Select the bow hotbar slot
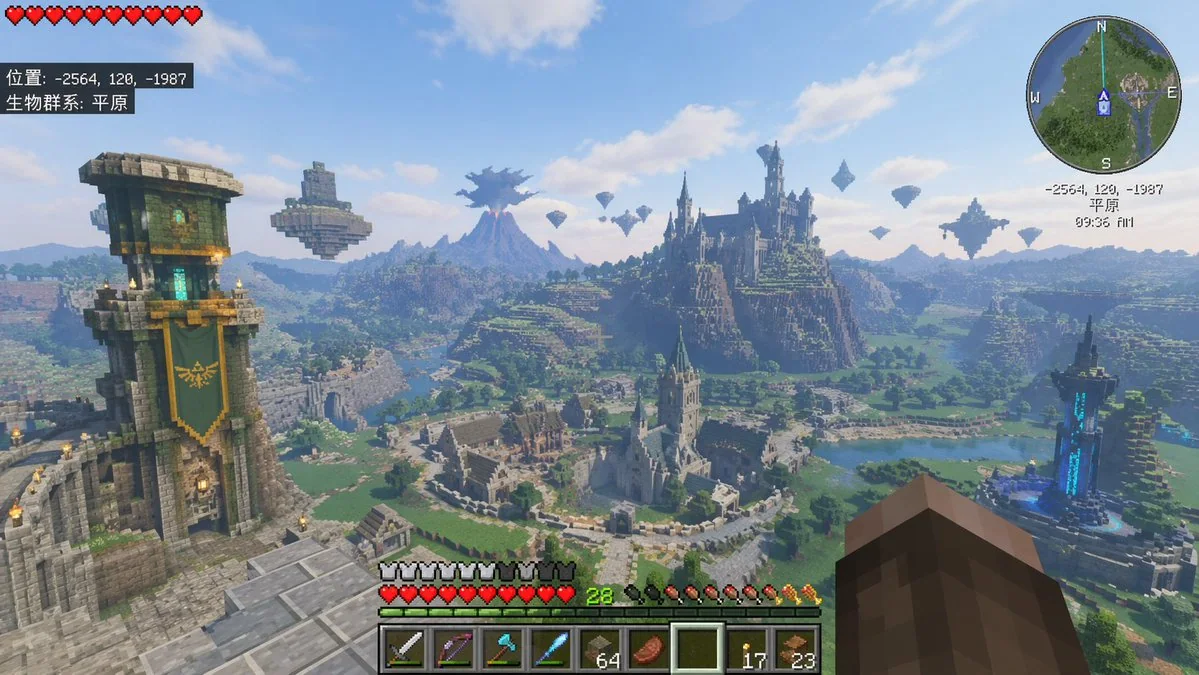 coord(453,648)
